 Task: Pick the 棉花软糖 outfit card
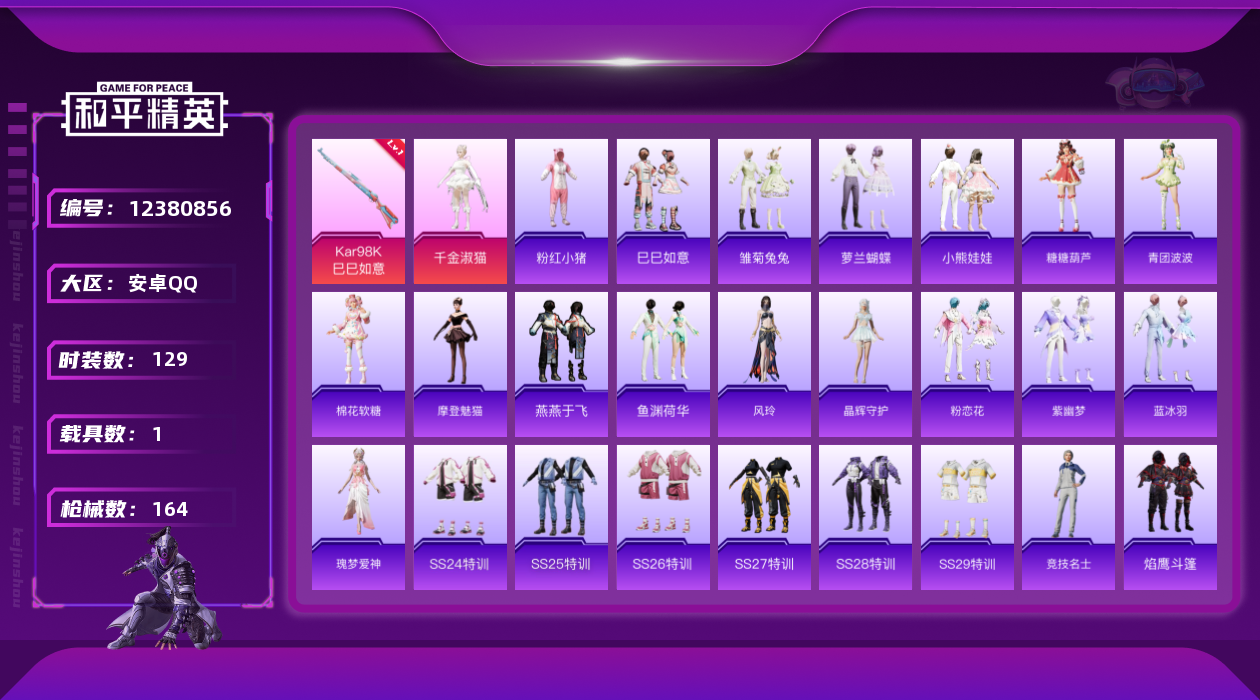coord(358,364)
